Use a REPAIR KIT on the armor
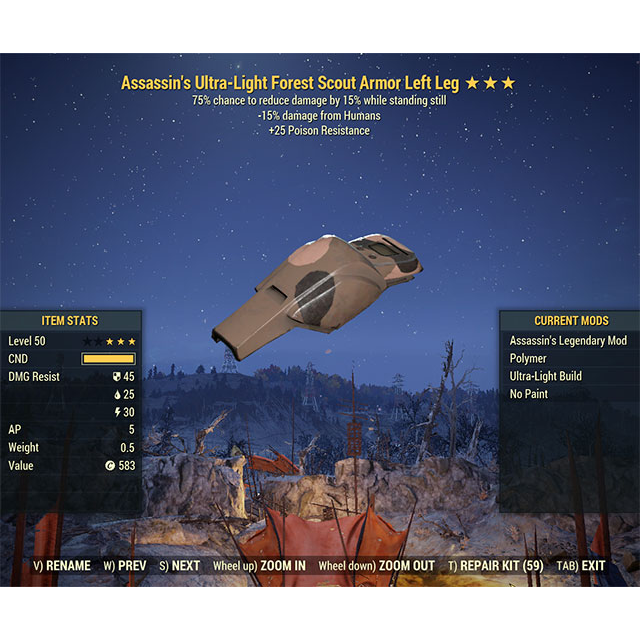 [496, 566]
